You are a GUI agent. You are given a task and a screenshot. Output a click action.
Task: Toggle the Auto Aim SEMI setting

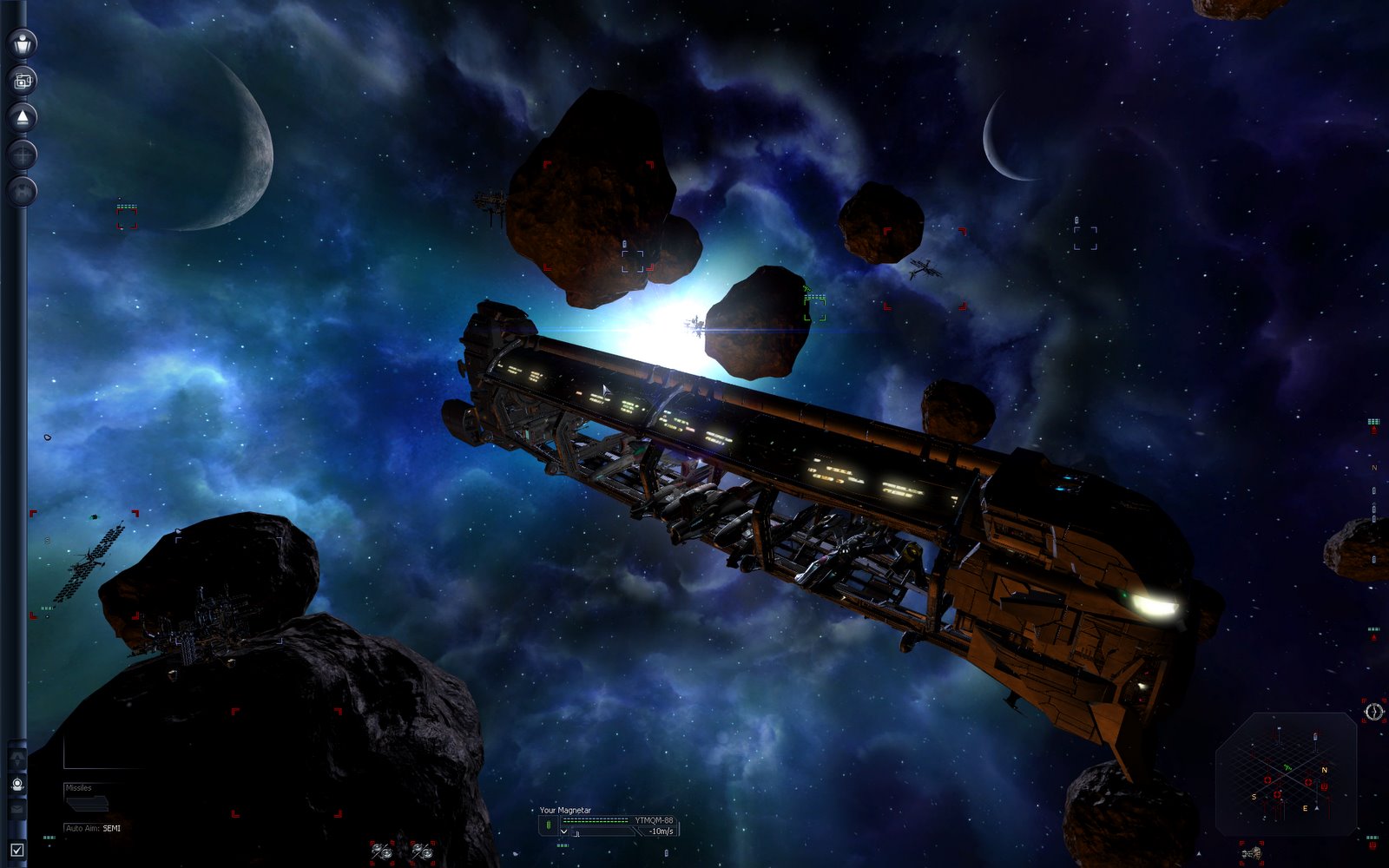(x=94, y=828)
